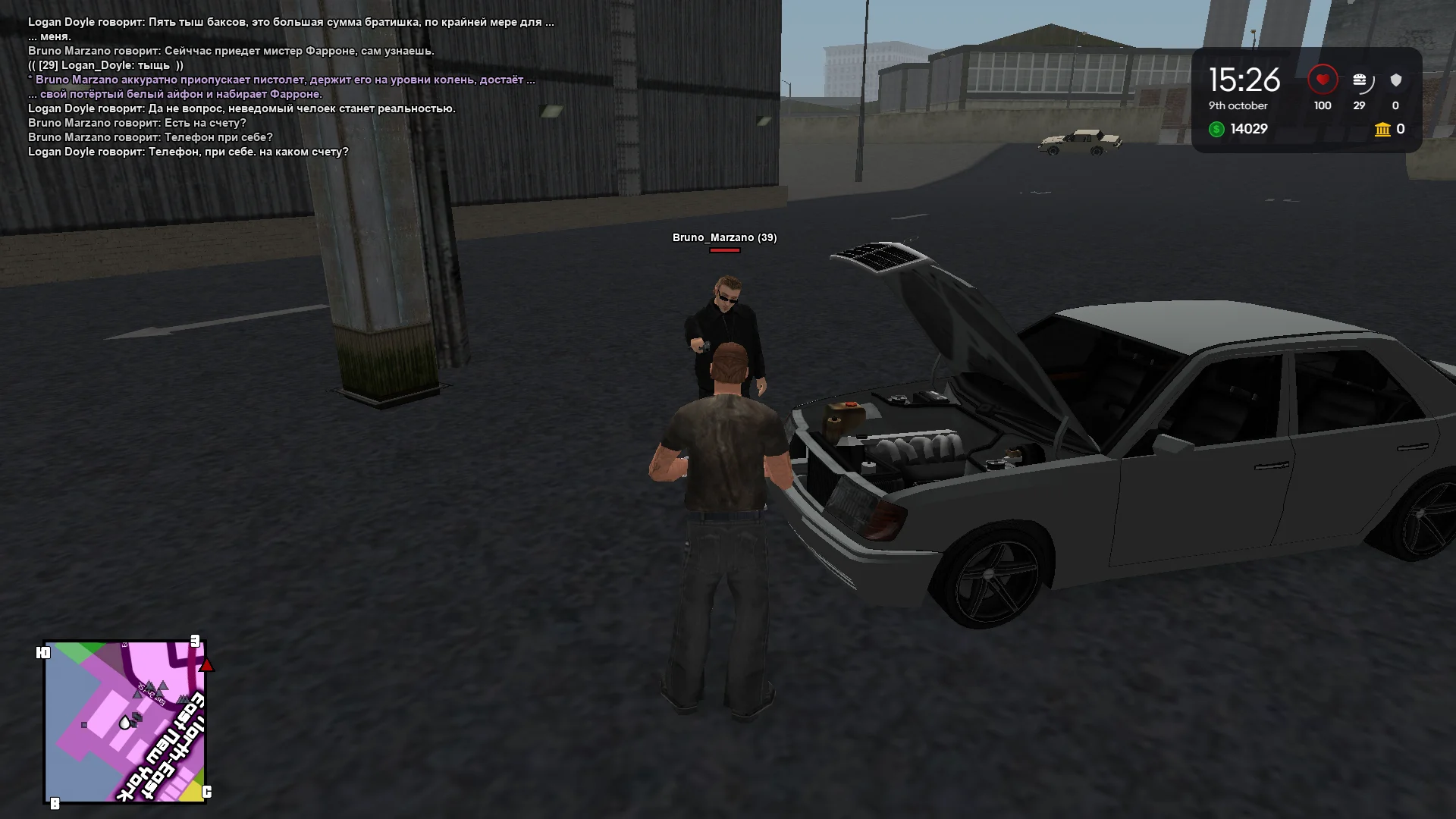The height and width of the screenshot is (819, 1456).
Task: Select the burger hunger indicator icon
Action: [x=1361, y=78]
